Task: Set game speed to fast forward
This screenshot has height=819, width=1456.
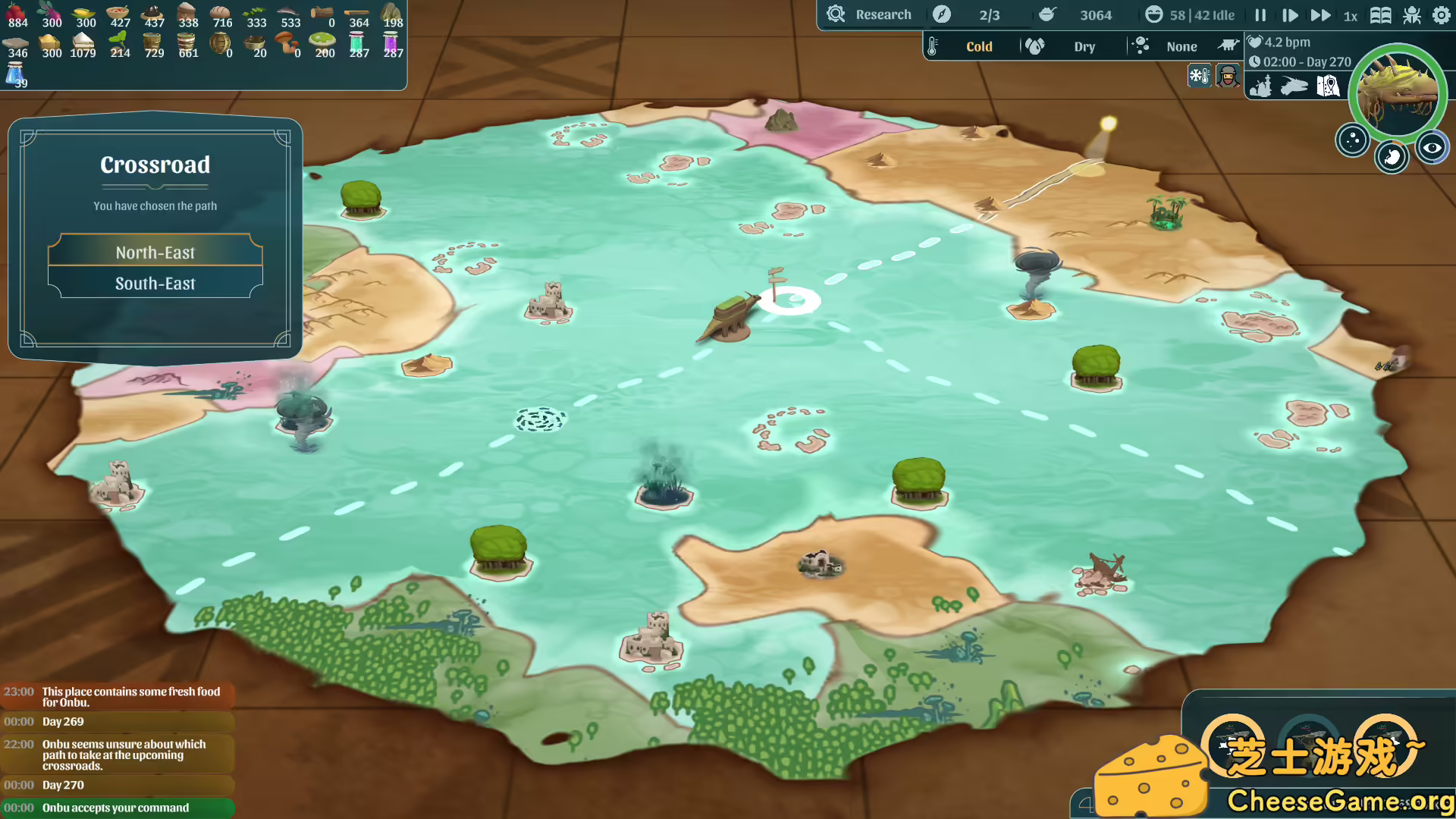Action: coord(1320,15)
